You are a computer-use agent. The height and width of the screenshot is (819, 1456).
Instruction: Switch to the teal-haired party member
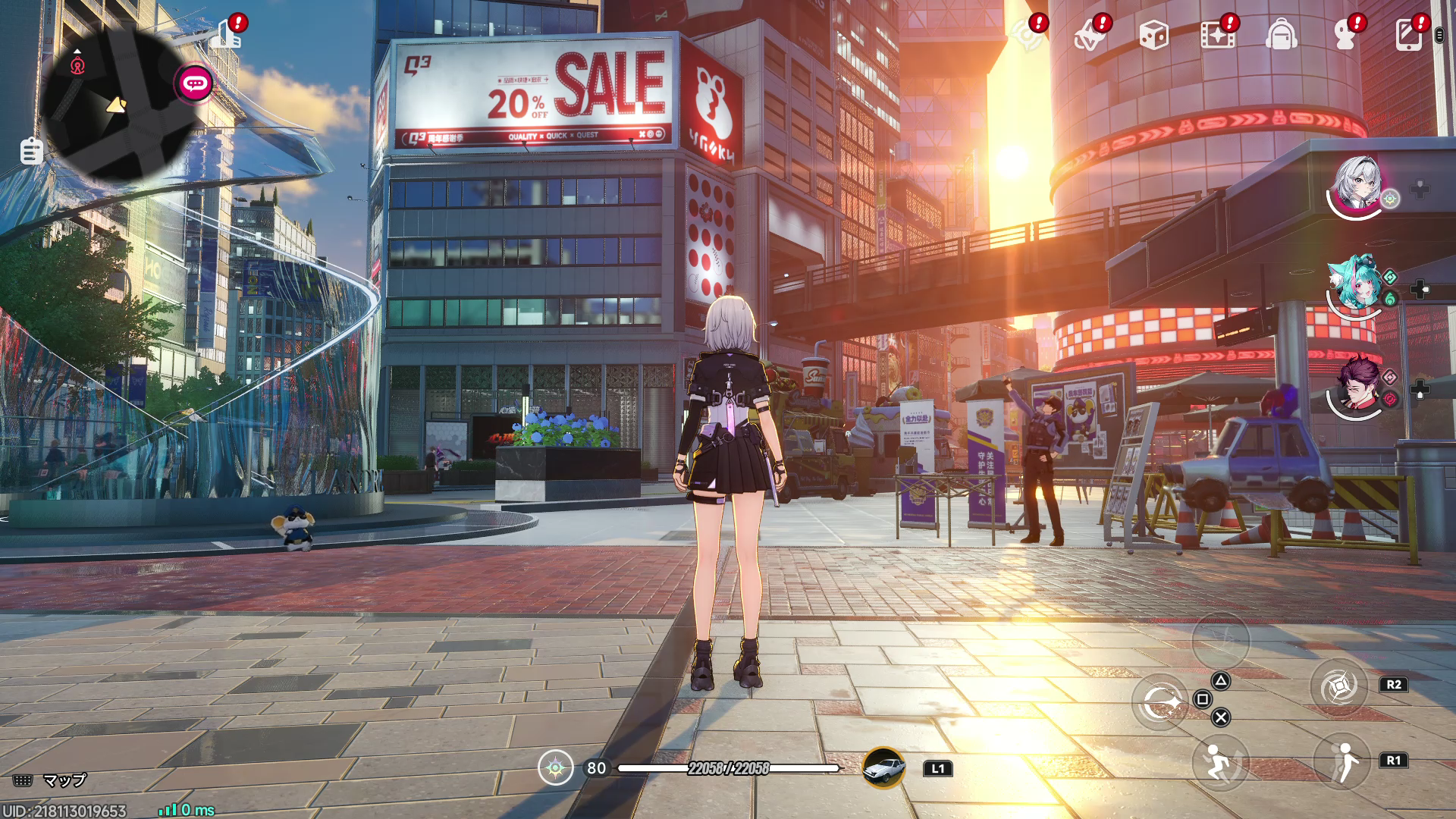point(1355,284)
